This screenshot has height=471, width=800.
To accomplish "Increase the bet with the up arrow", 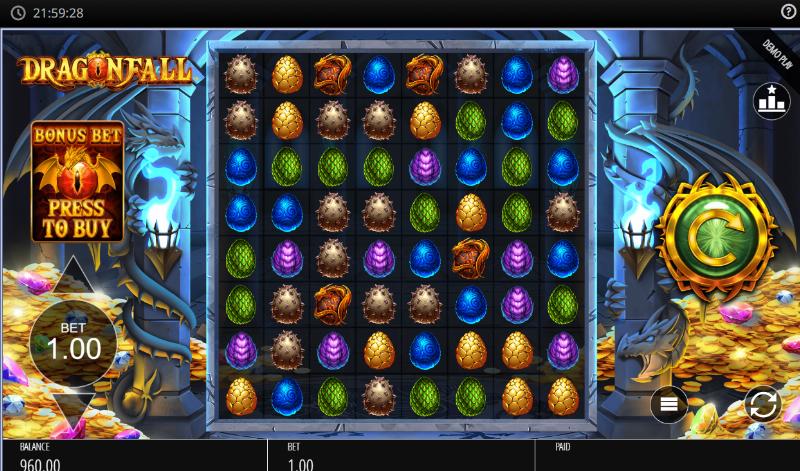I will 74,275.
